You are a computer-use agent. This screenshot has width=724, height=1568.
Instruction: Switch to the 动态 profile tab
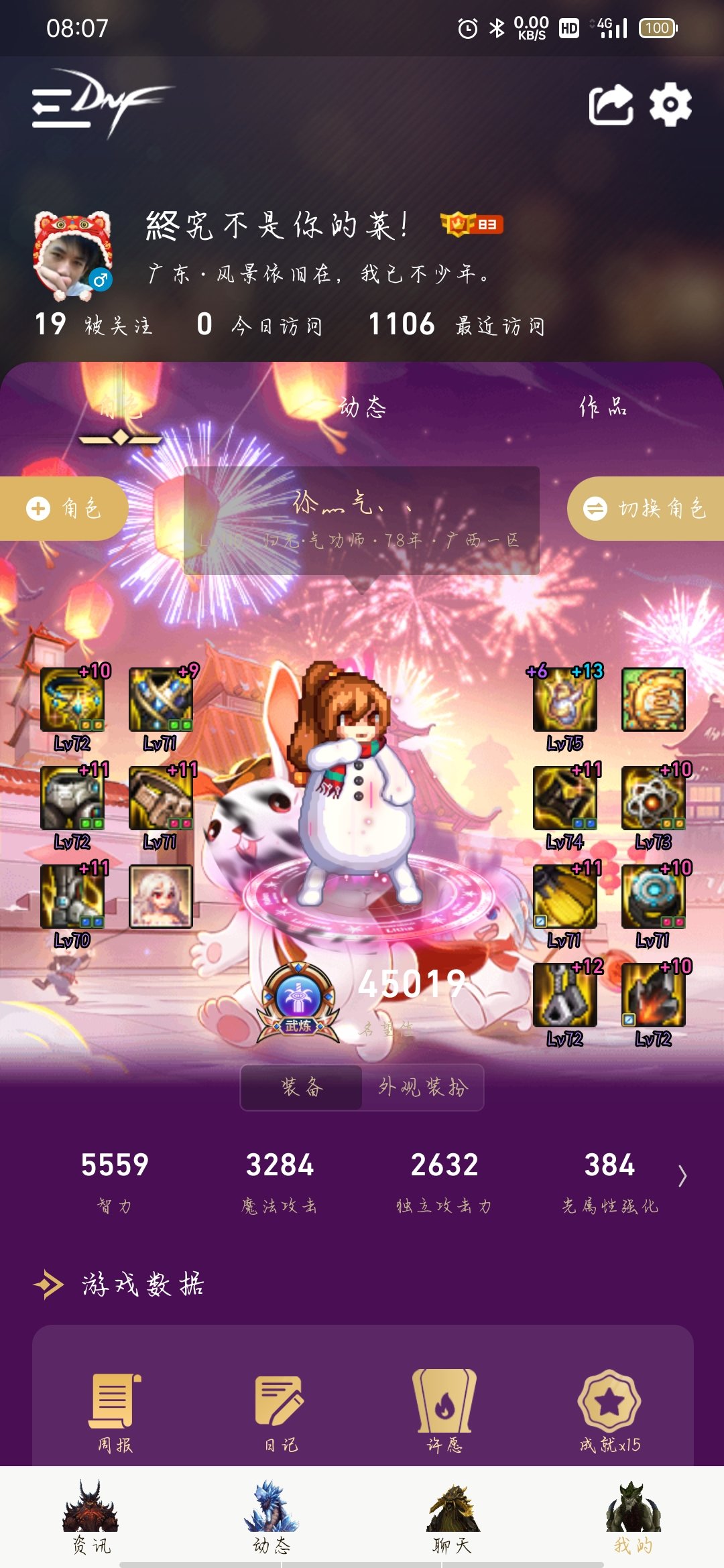362,407
